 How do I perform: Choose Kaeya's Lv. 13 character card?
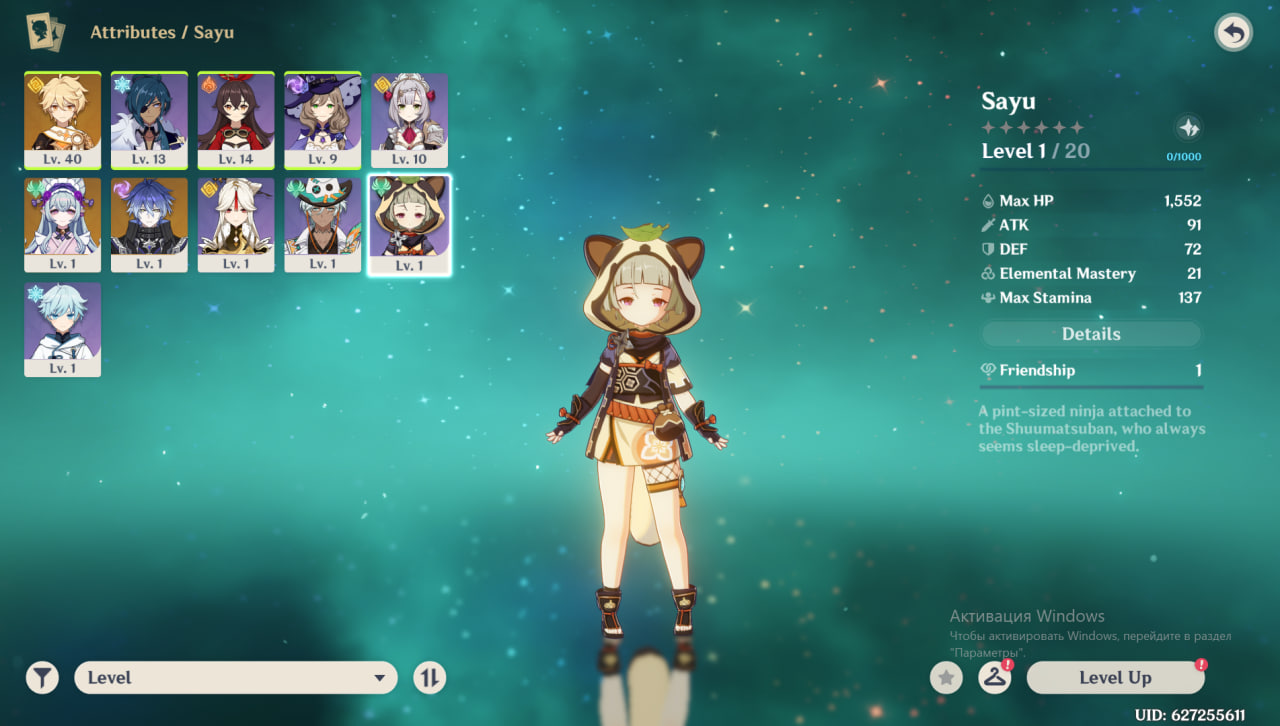[x=149, y=120]
